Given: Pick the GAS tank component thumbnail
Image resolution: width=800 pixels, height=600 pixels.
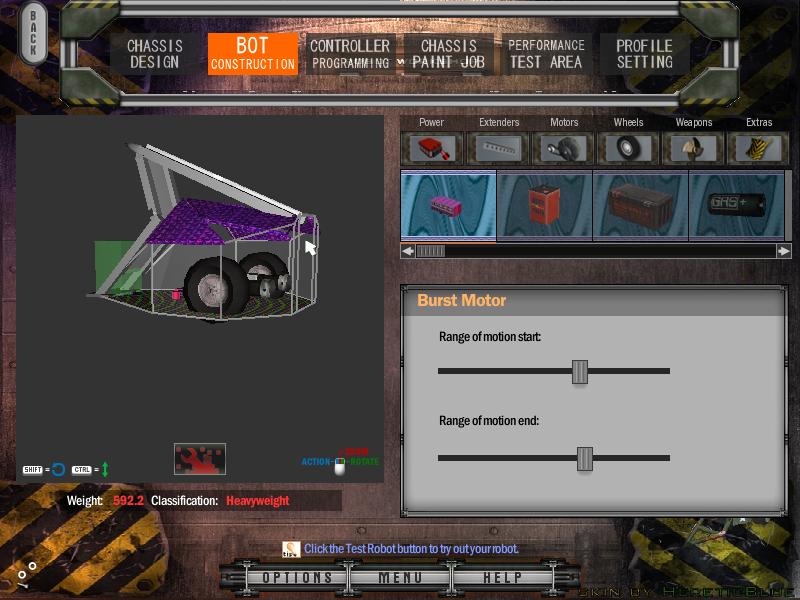Looking at the screenshot, I should tap(736, 206).
